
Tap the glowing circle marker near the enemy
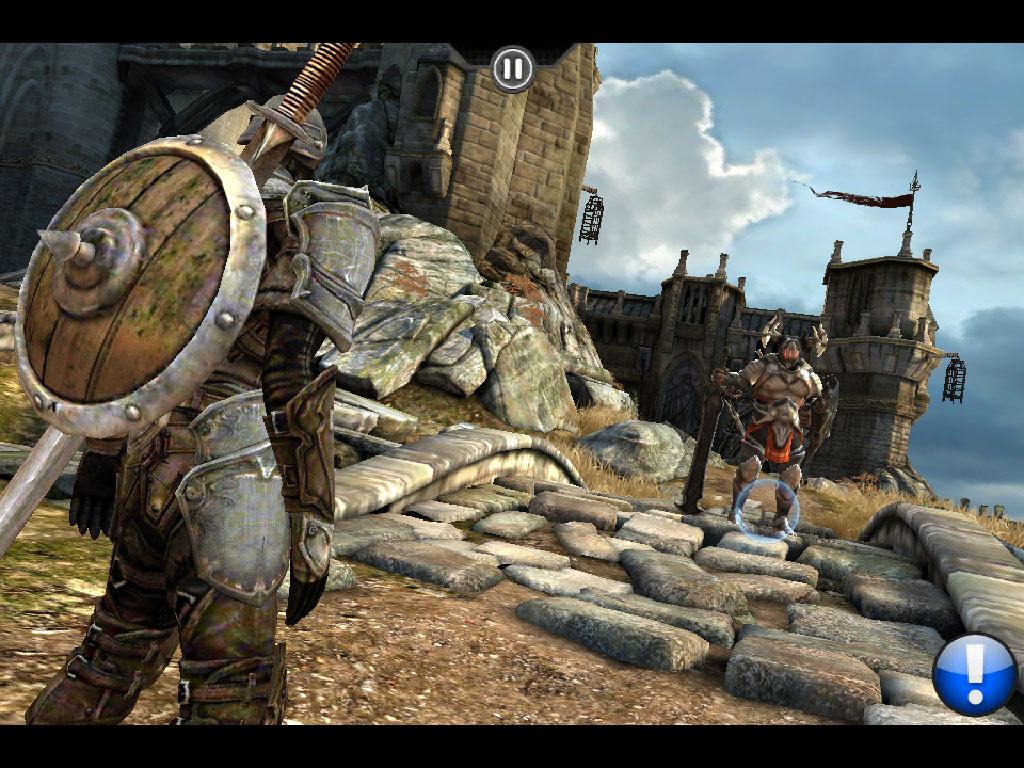tap(767, 509)
